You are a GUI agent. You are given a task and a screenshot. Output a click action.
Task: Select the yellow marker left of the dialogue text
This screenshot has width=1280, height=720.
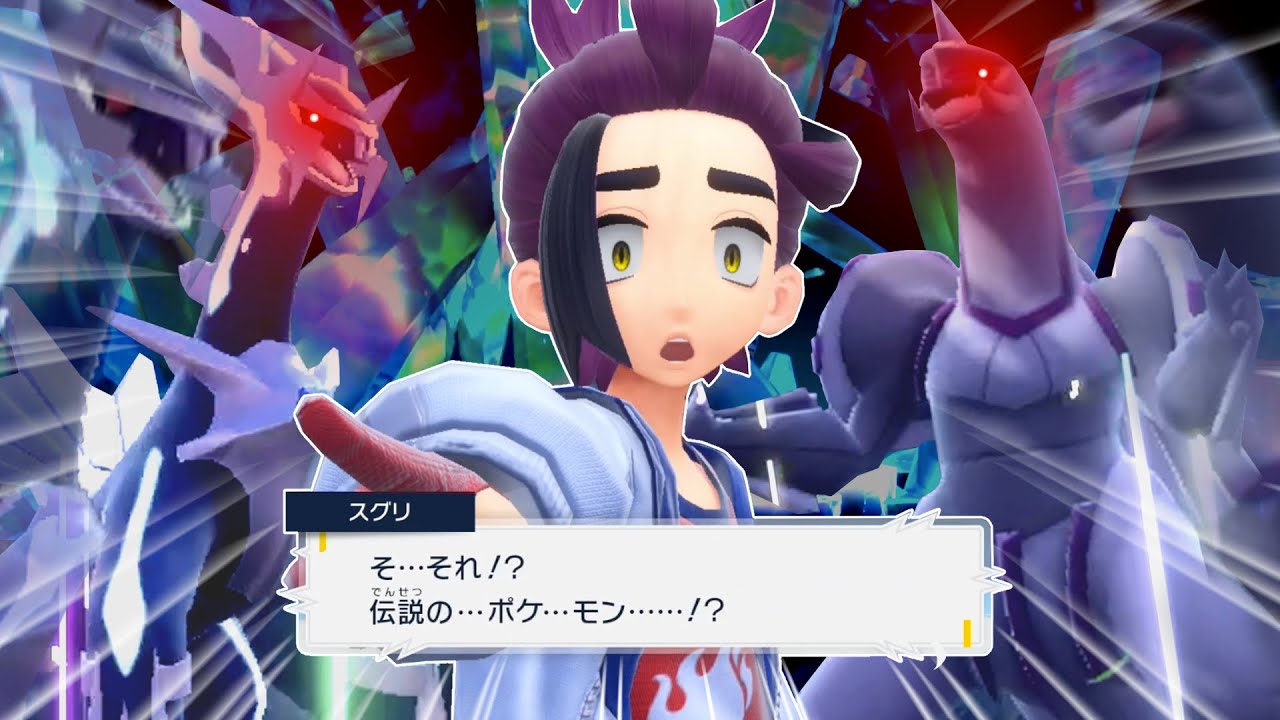click(x=322, y=540)
